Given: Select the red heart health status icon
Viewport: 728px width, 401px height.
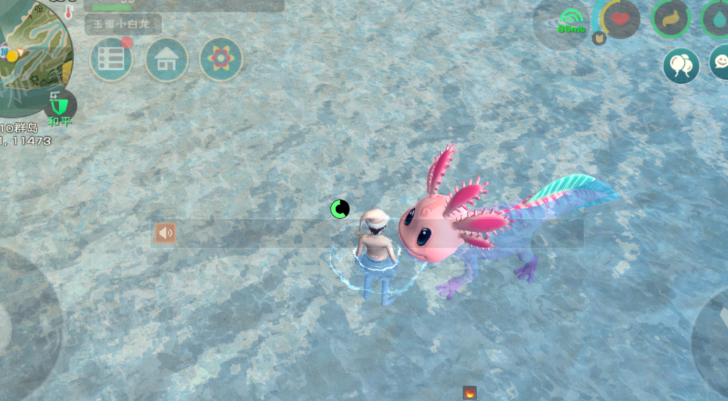Looking at the screenshot, I should coord(621,18).
